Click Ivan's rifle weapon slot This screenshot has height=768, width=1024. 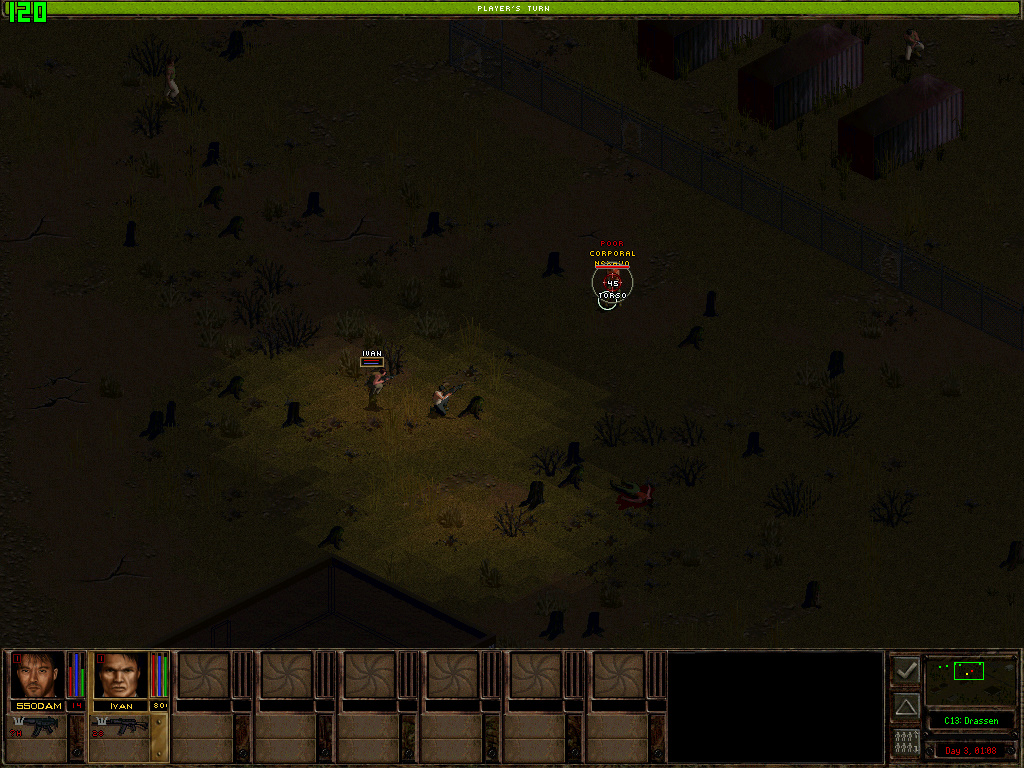click(x=122, y=727)
